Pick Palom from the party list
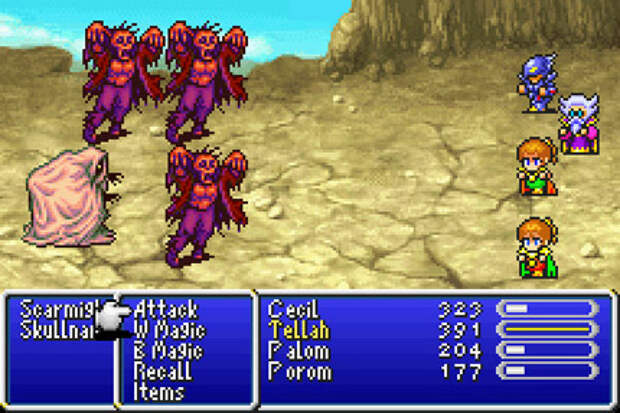Image resolution: width=620 pixels, height=413 pixels. click(297, 351)
